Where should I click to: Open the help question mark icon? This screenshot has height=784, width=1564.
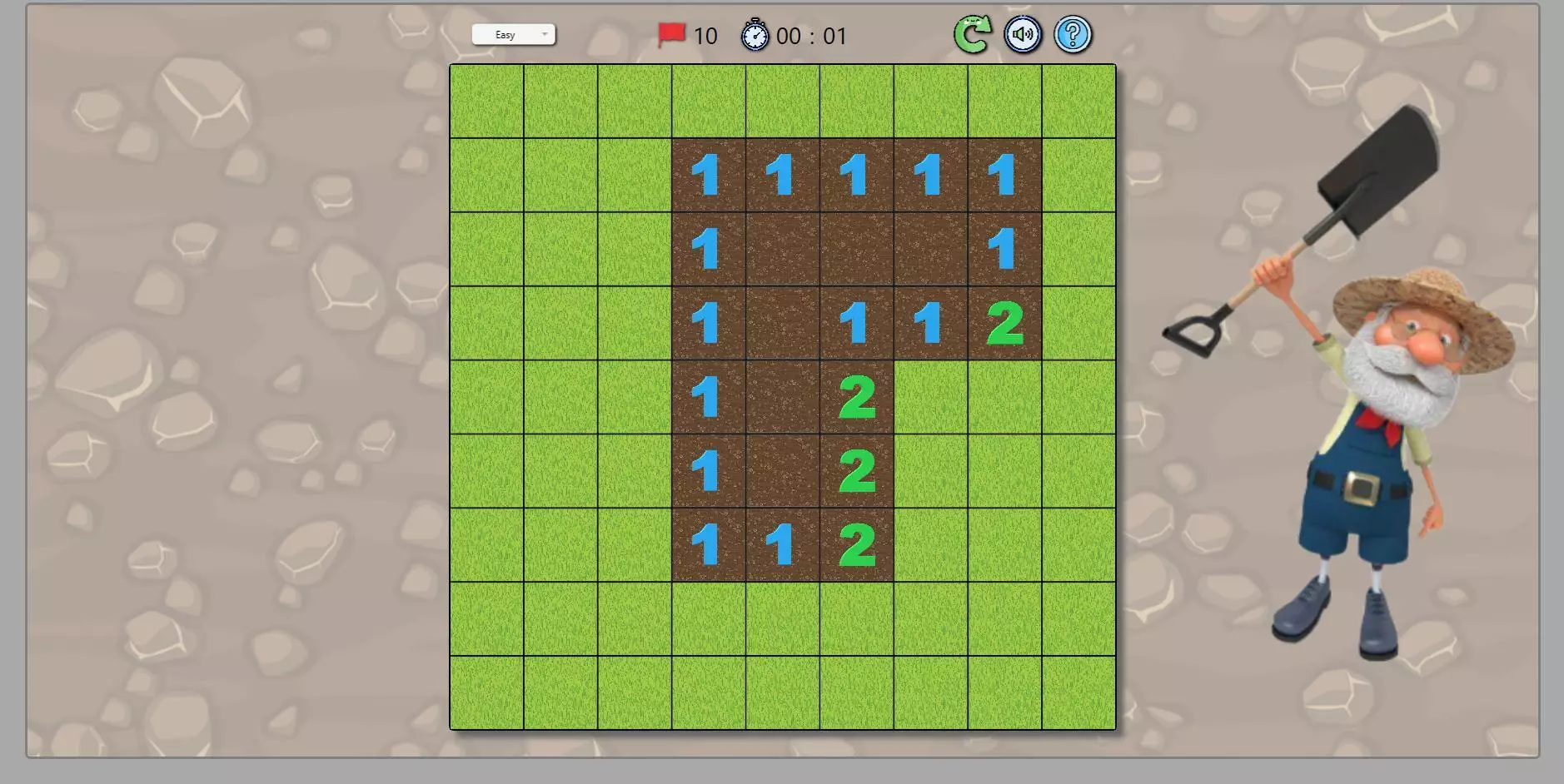tap(1073, 34)
